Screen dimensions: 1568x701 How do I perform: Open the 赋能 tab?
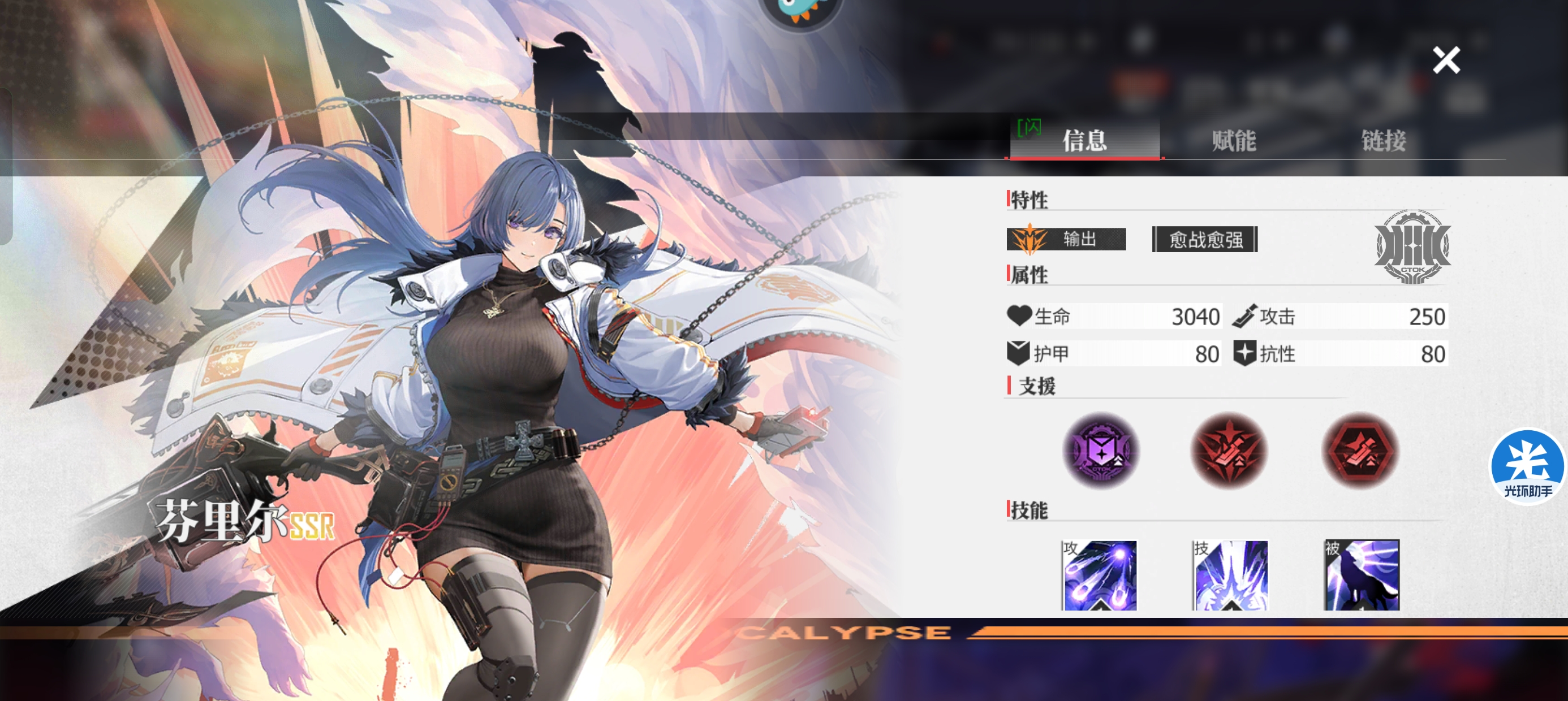point(1234,141)
